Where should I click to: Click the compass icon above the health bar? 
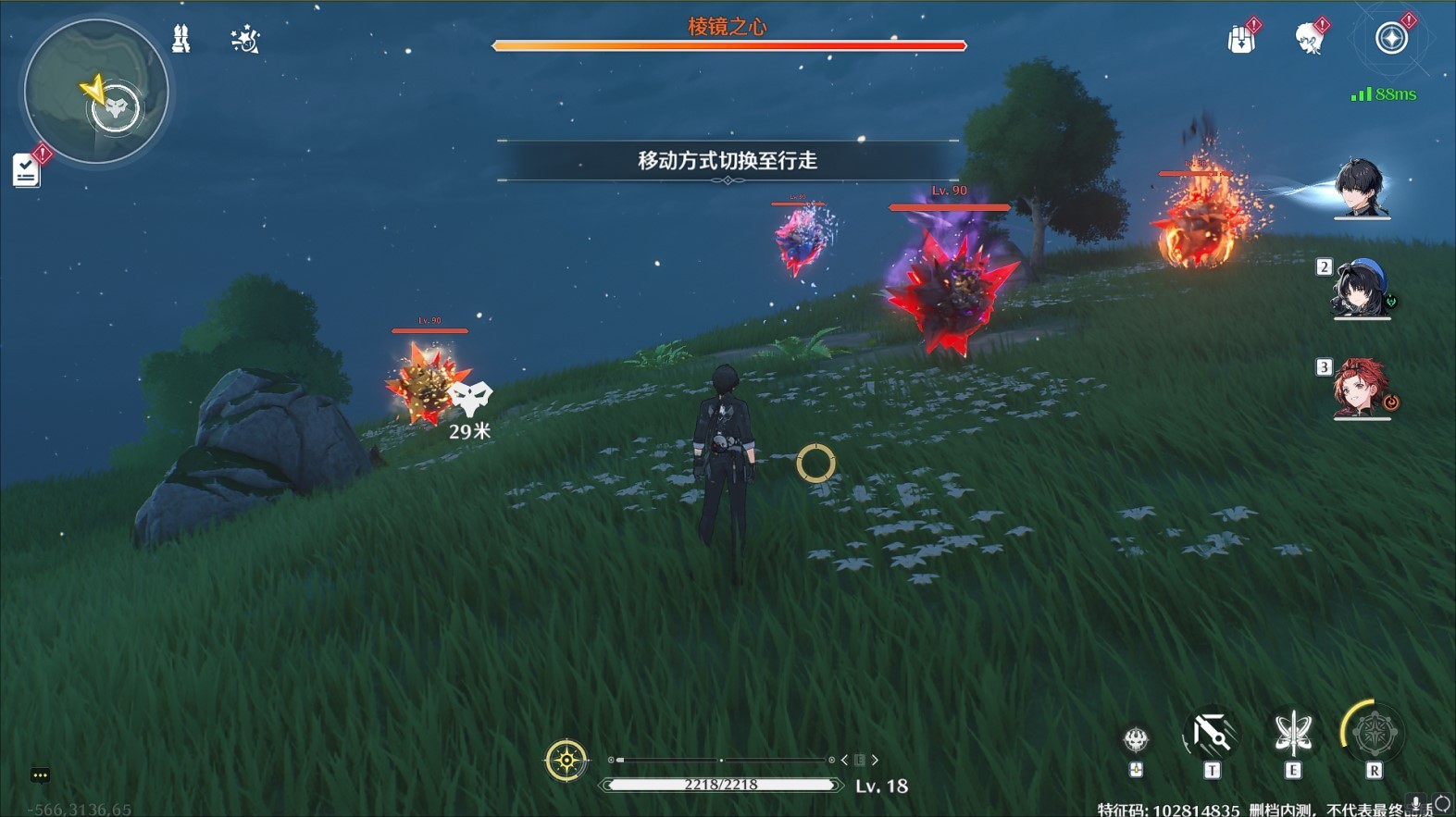[x=566, y=761]
